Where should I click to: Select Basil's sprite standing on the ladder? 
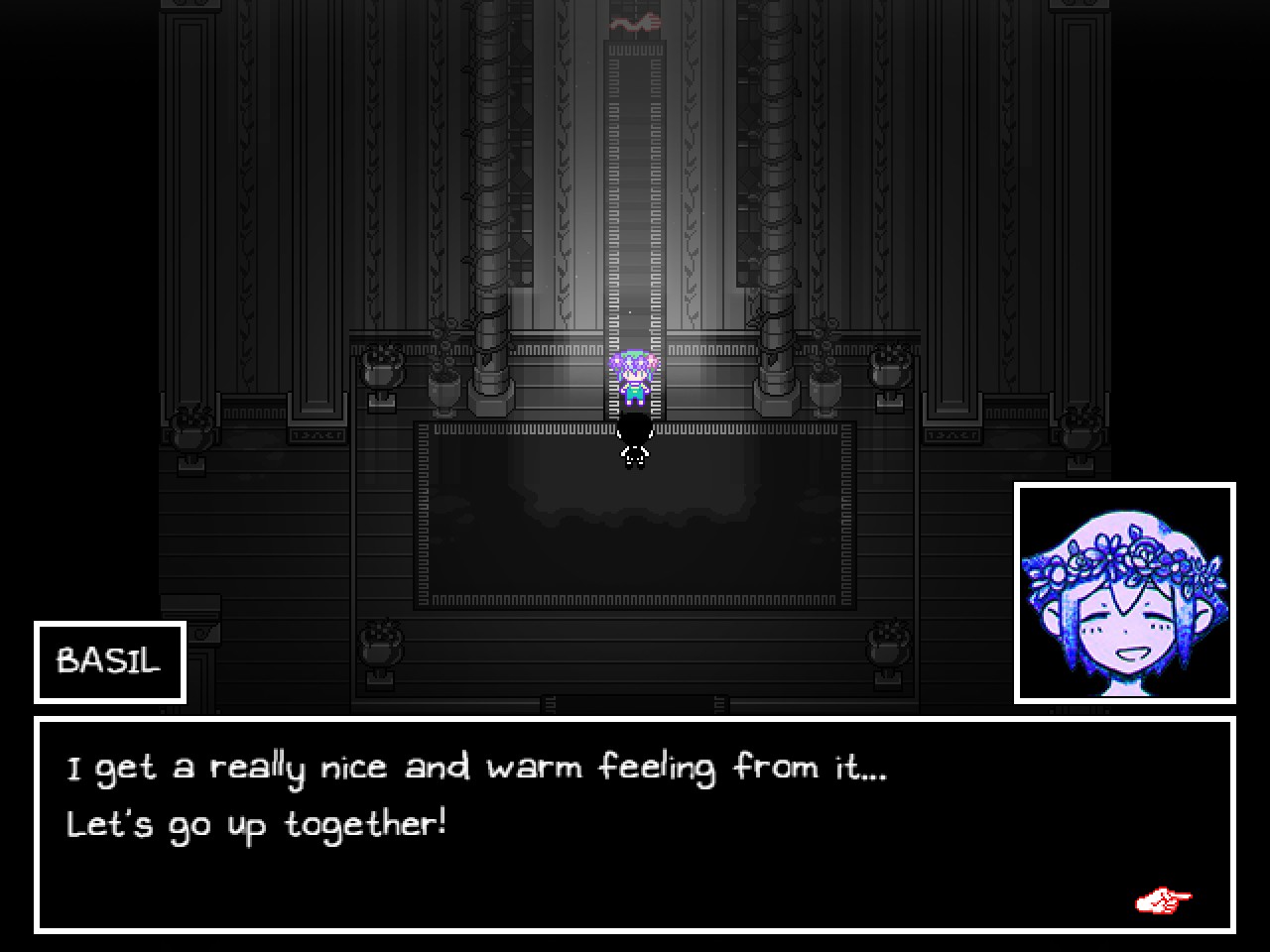[634, 382]
